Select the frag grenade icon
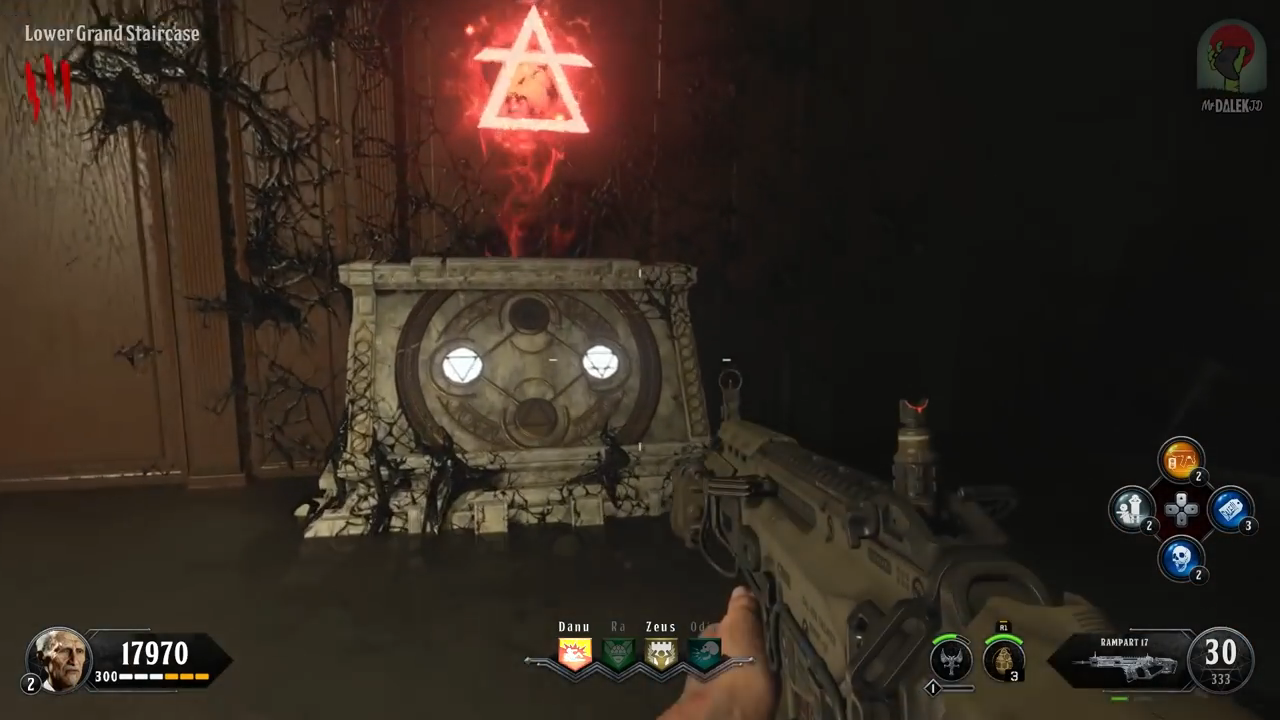1280x720 pixels. pyautogui.click(x=1002, y=659)
